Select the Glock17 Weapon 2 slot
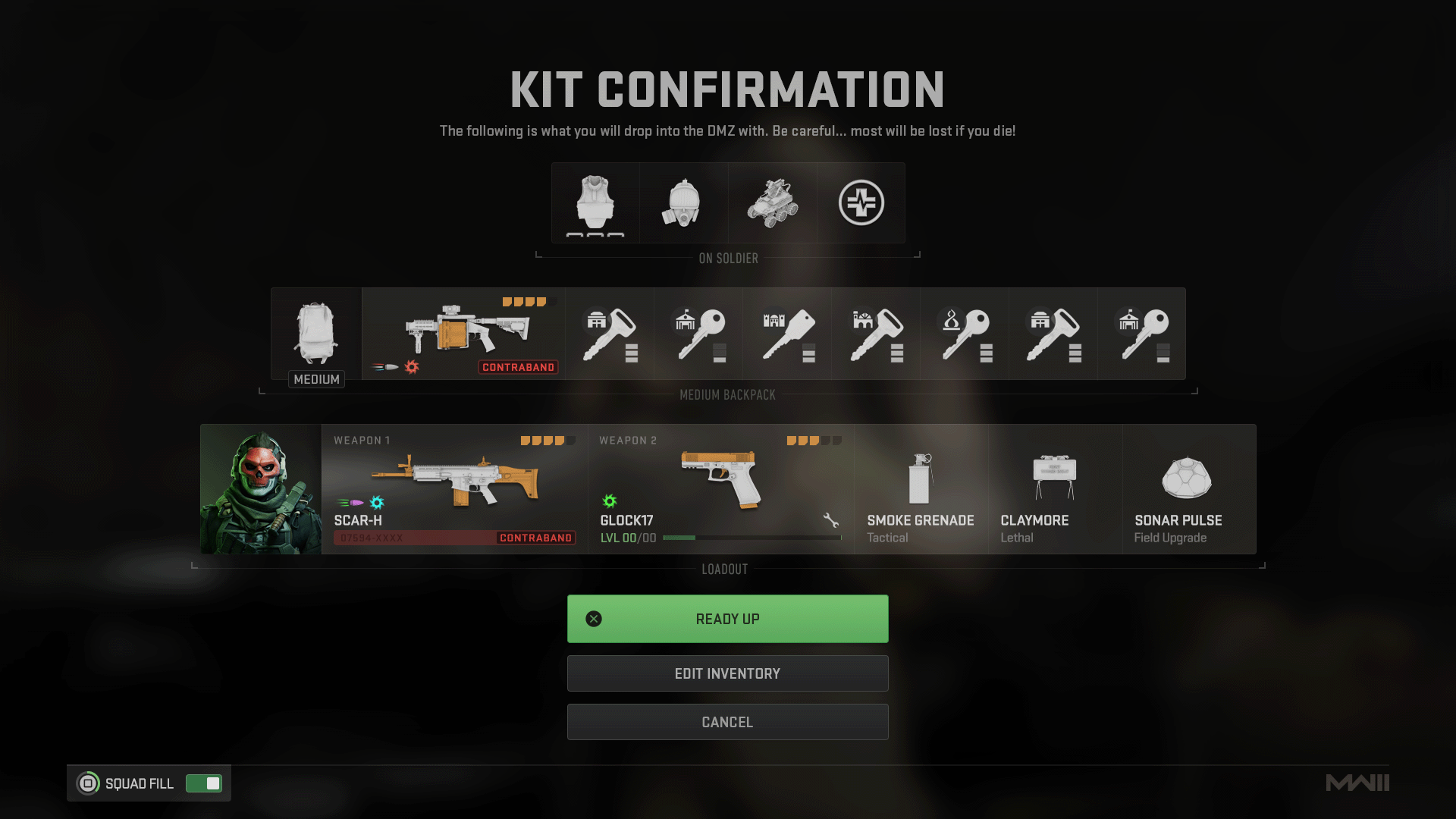 pyautogui.click(x=720, y=489)
